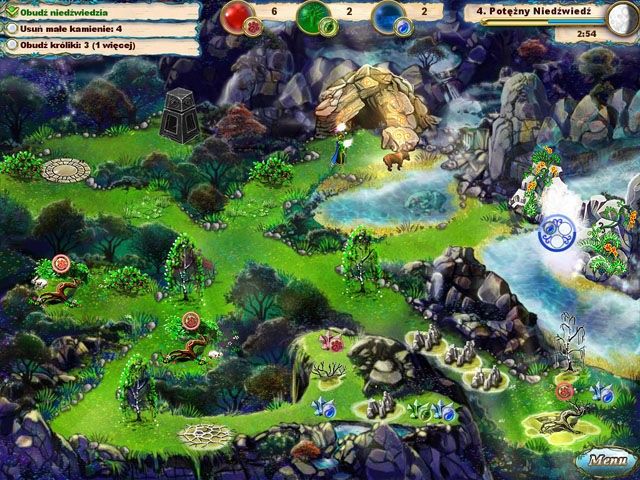The width and height of the screenshot is (640, 480).
Task: Choose the 'Obudź króliki: 3' objective row
Action: click(72, 45)
